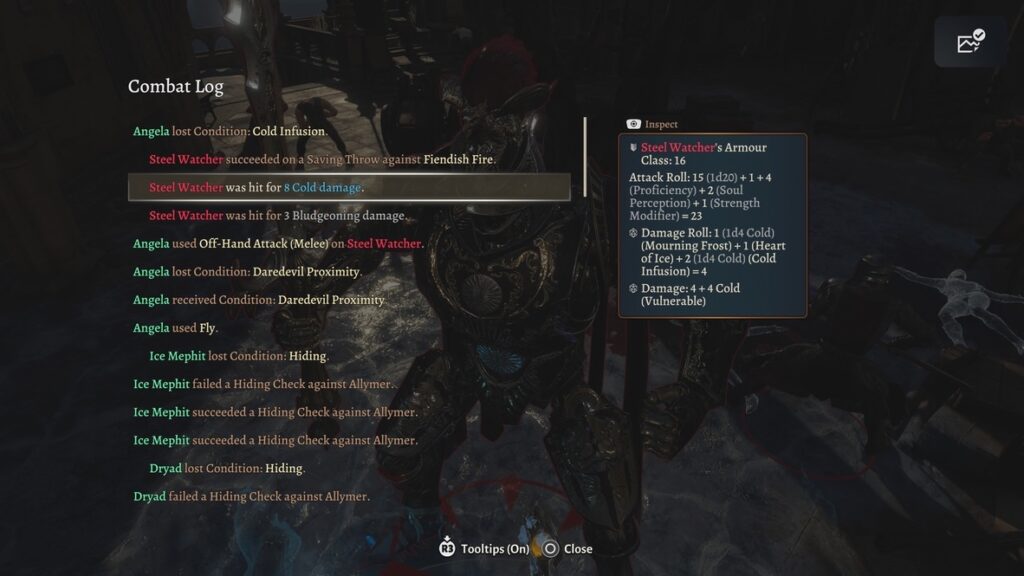This screenshot has width=1024, height=576.
Task: Select the Dryad lost Condition Hiding entry
Action: [x=227, y=468]
